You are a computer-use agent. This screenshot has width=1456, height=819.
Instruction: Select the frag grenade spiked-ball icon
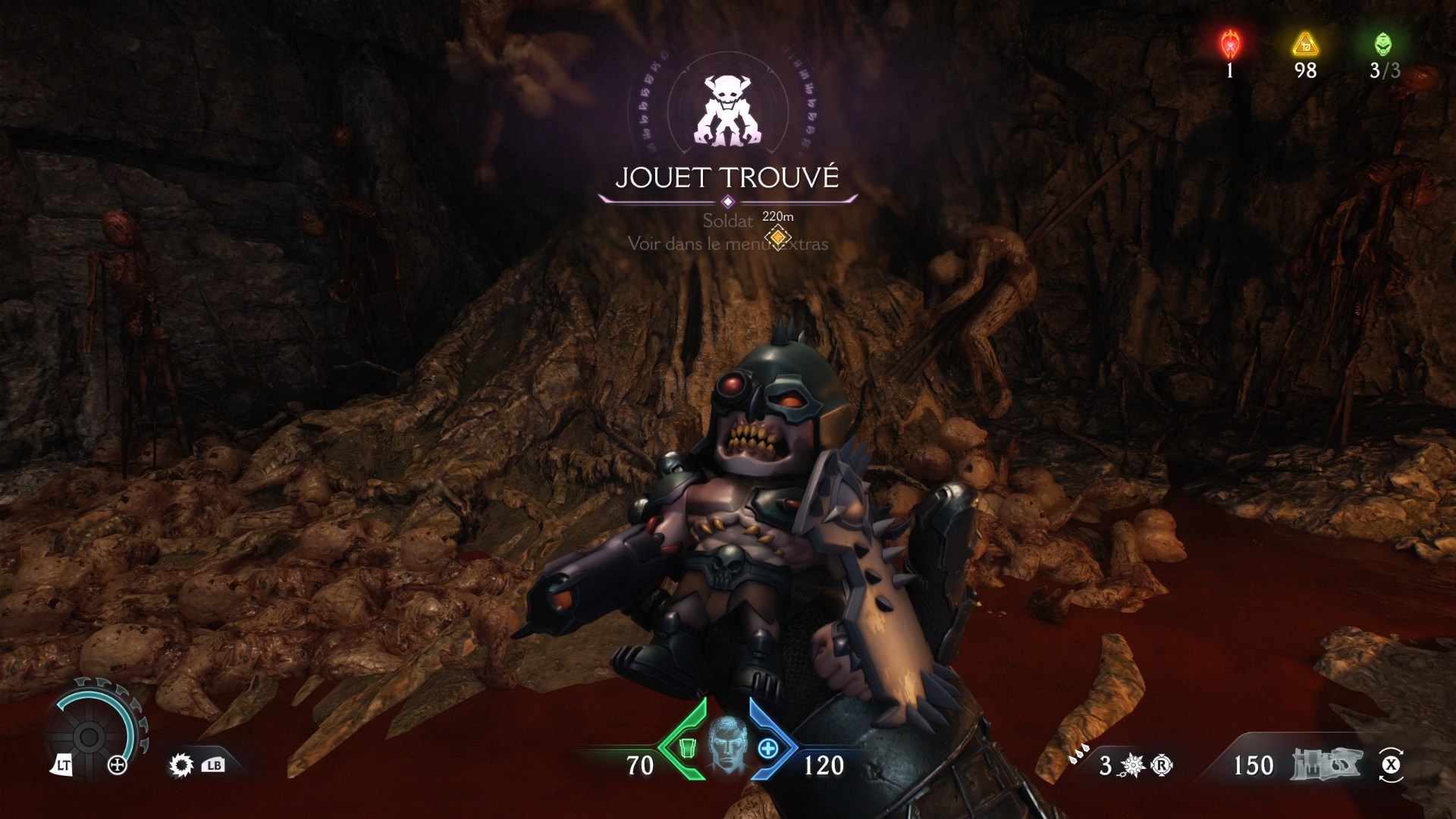click(x=1131, y=766)
